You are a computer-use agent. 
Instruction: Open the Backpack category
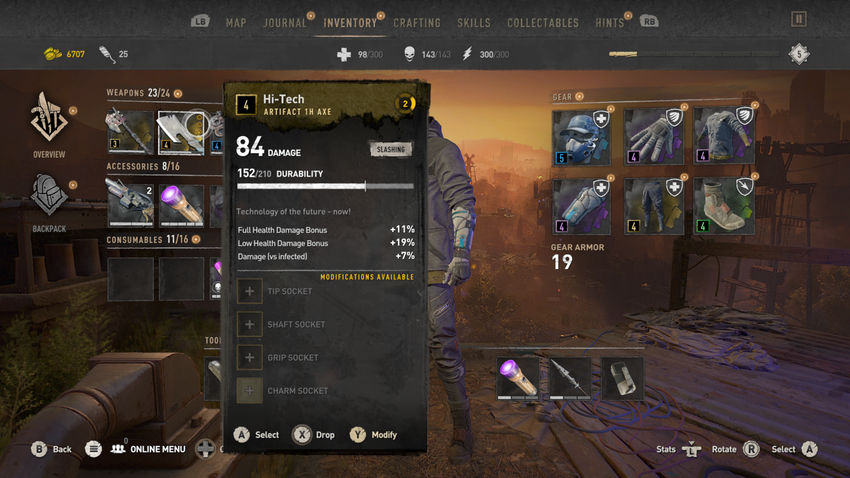48,200
